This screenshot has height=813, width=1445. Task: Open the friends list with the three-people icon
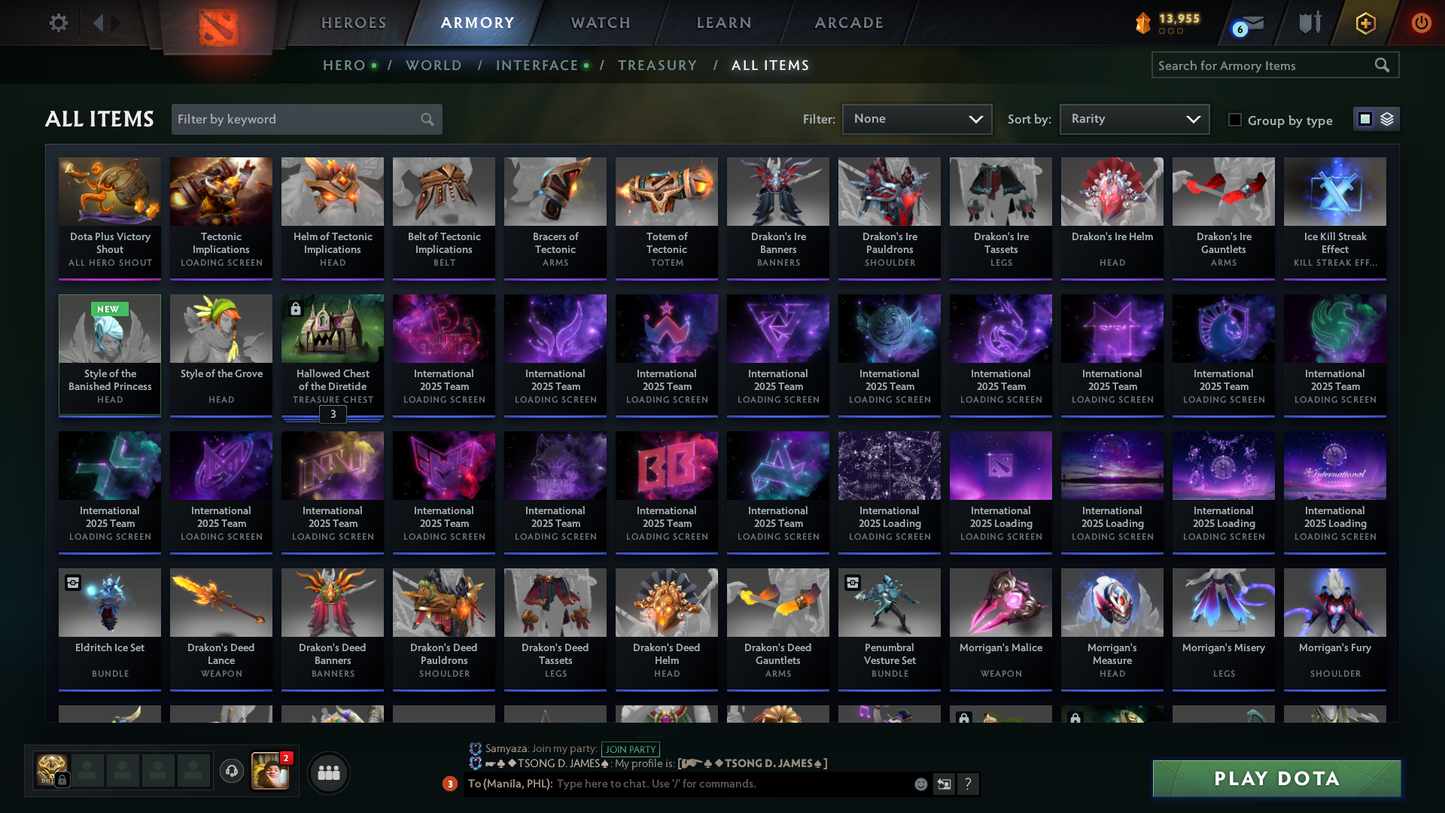pyautogui.click(x=328, y=772)
